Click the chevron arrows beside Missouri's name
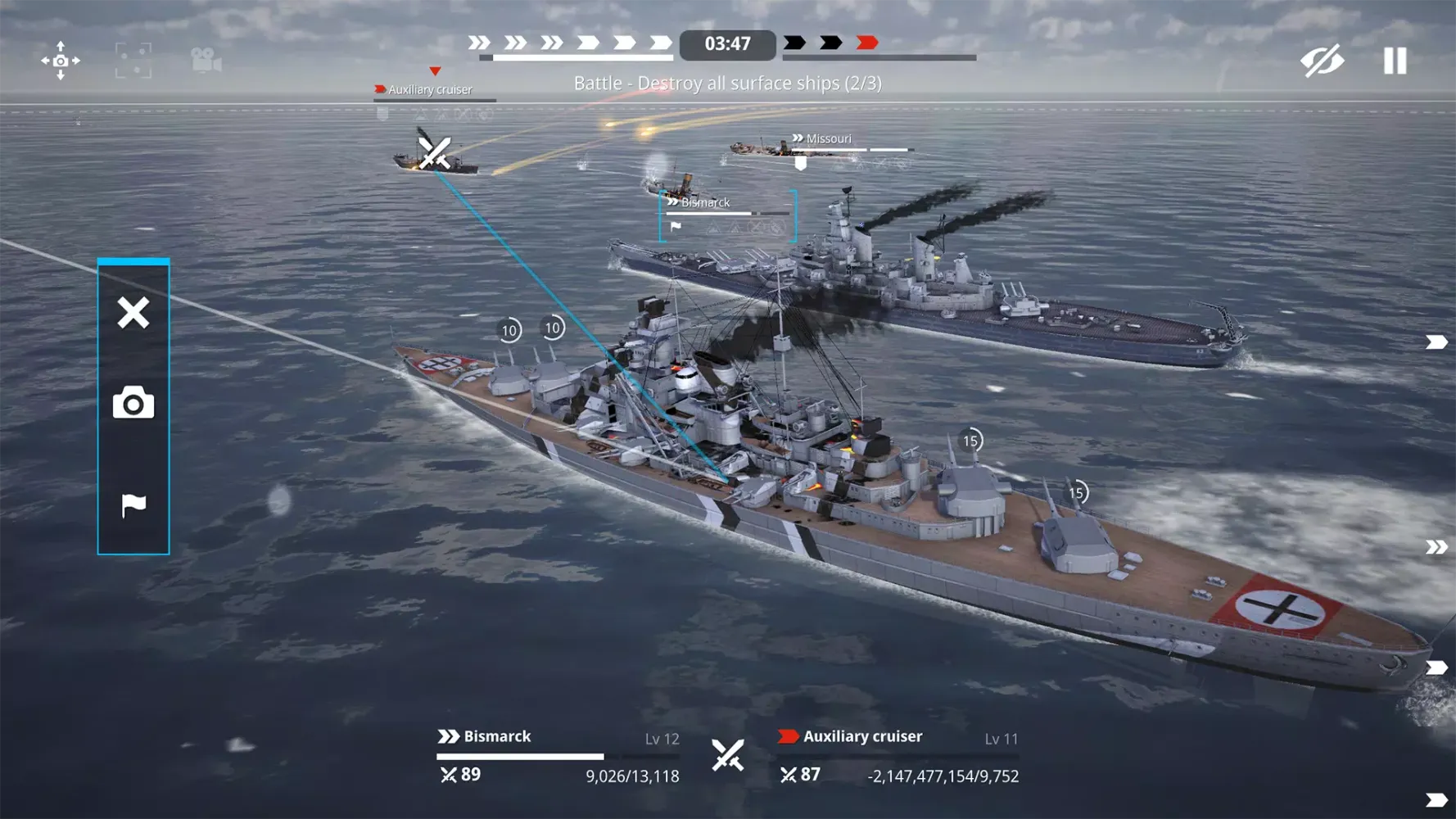The width and height of the screenshot is (1456, 819). pyautogui.click(x=797, y=138)
